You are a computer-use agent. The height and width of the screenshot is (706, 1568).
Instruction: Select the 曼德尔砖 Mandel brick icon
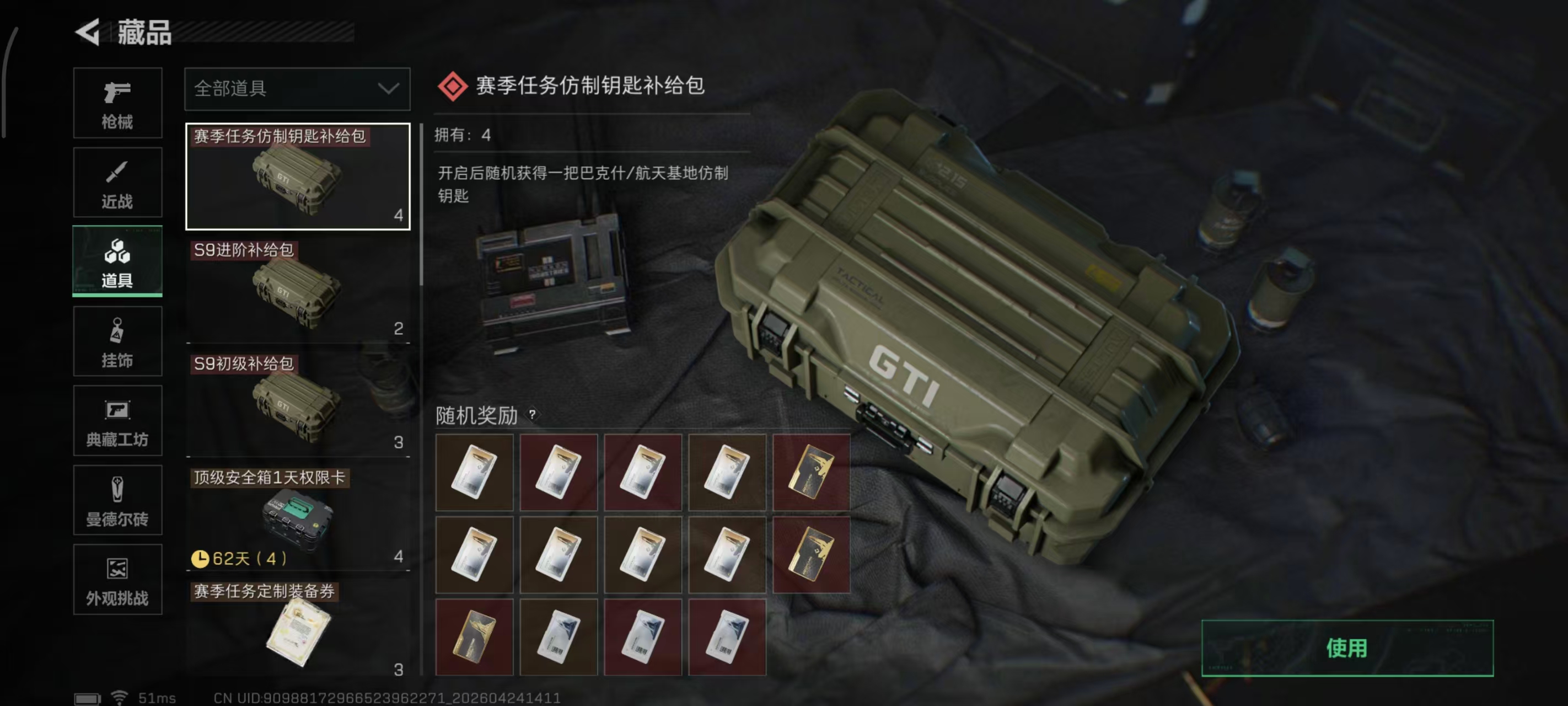click(x=117, y=500)
